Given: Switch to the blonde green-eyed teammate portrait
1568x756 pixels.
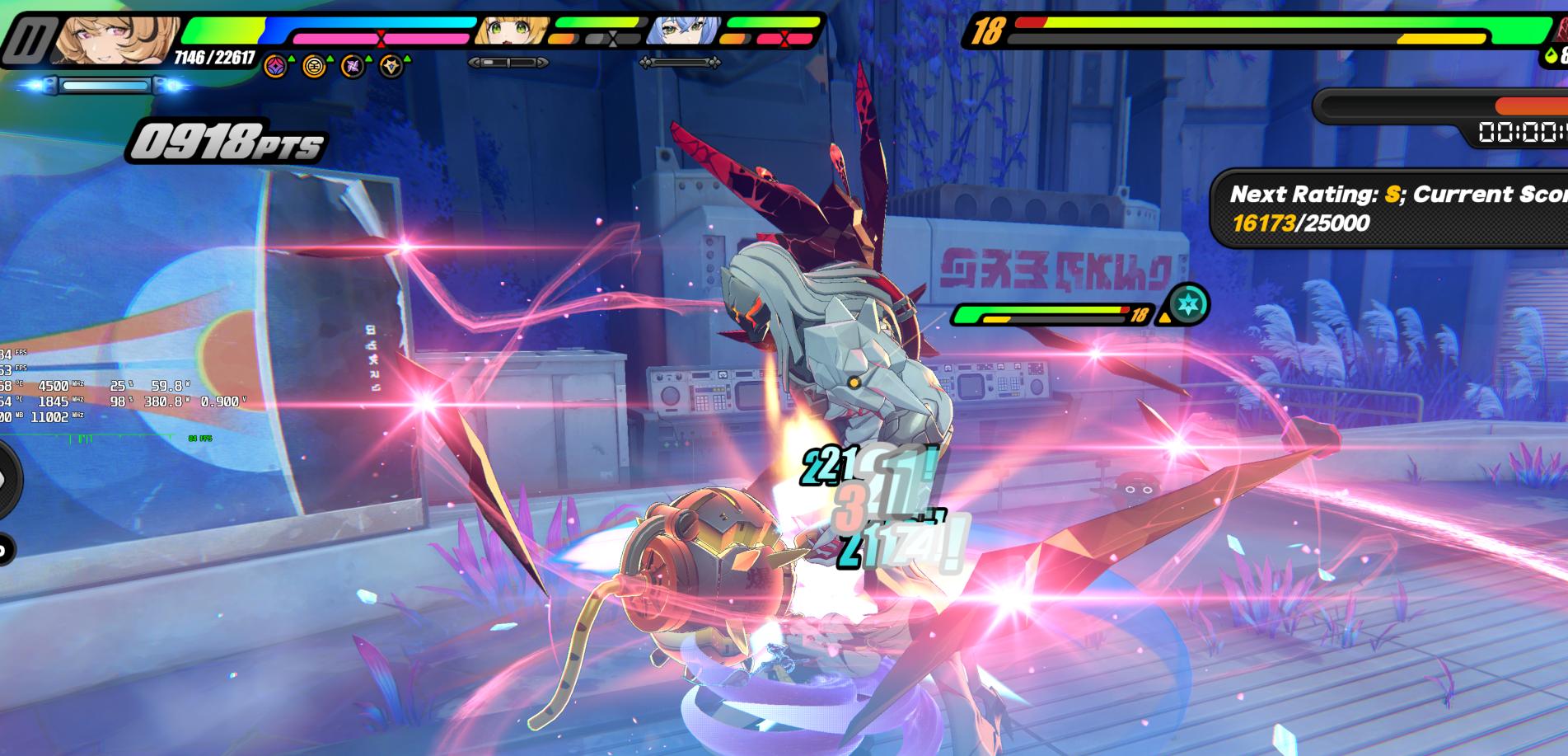Looking at the screenshot, I should tap(506, 31).
